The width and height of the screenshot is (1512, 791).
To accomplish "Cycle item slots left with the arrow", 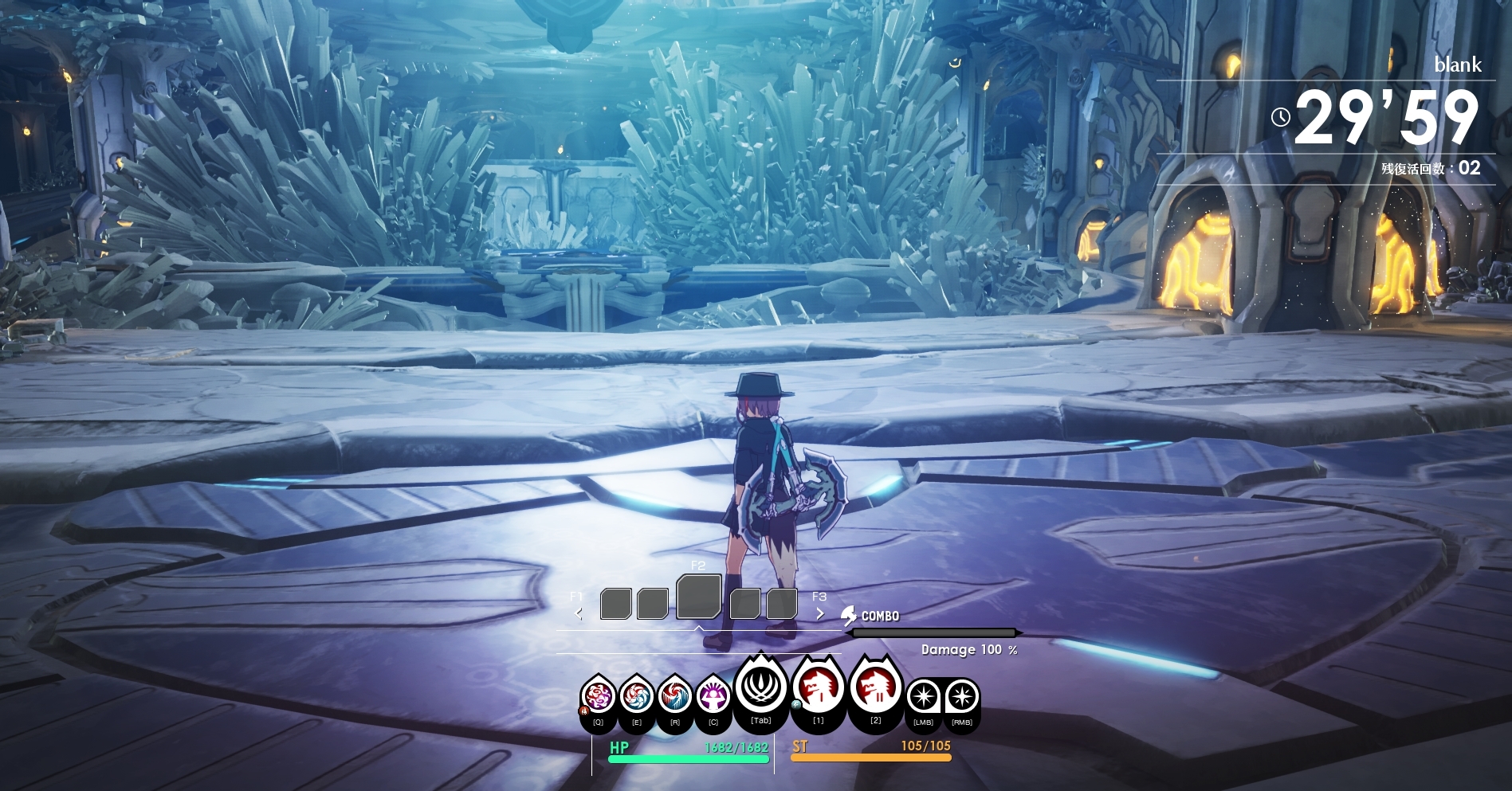I will coord(579,613).
